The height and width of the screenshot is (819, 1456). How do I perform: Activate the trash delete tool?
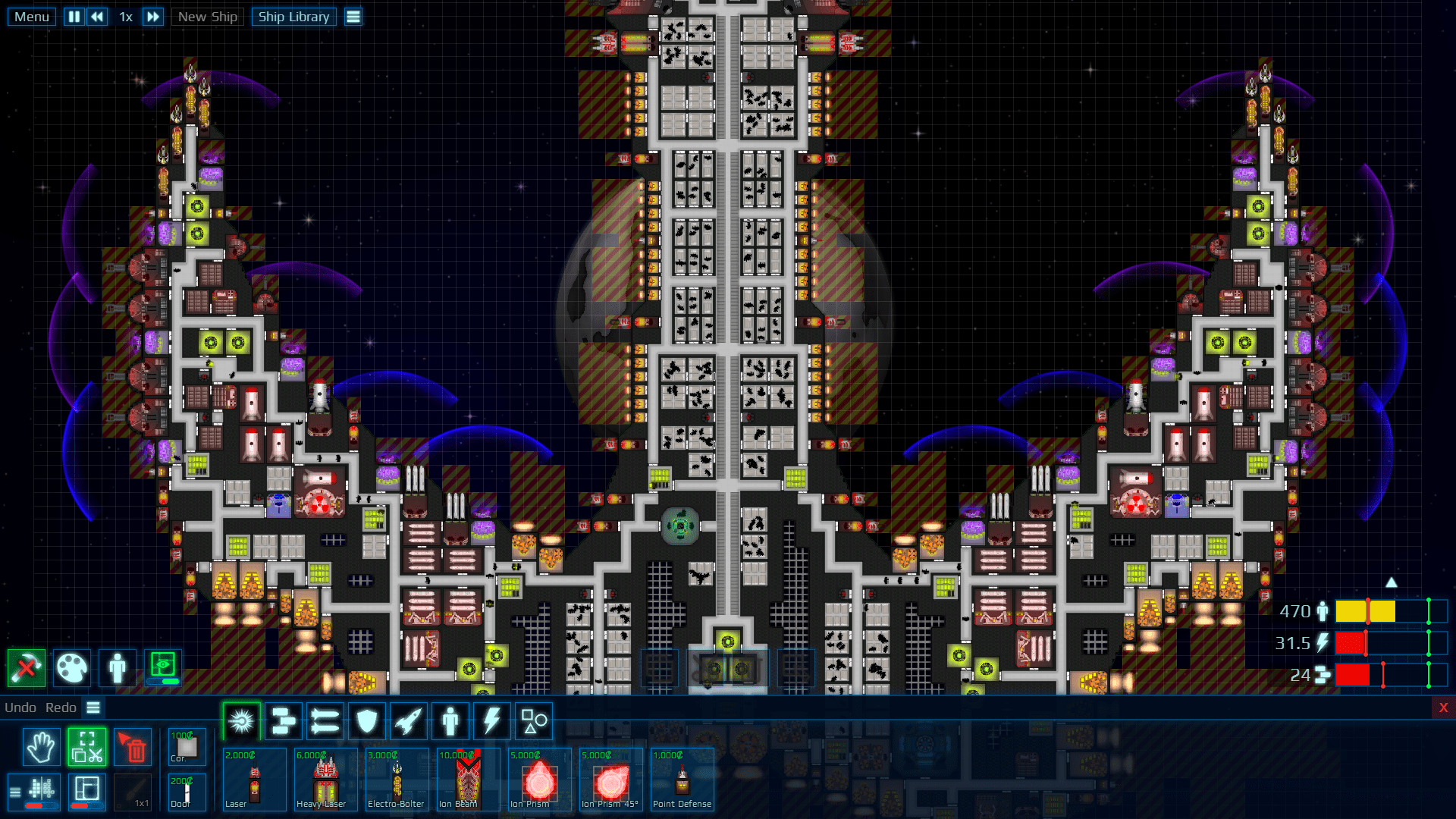click(x=133, y=747)
